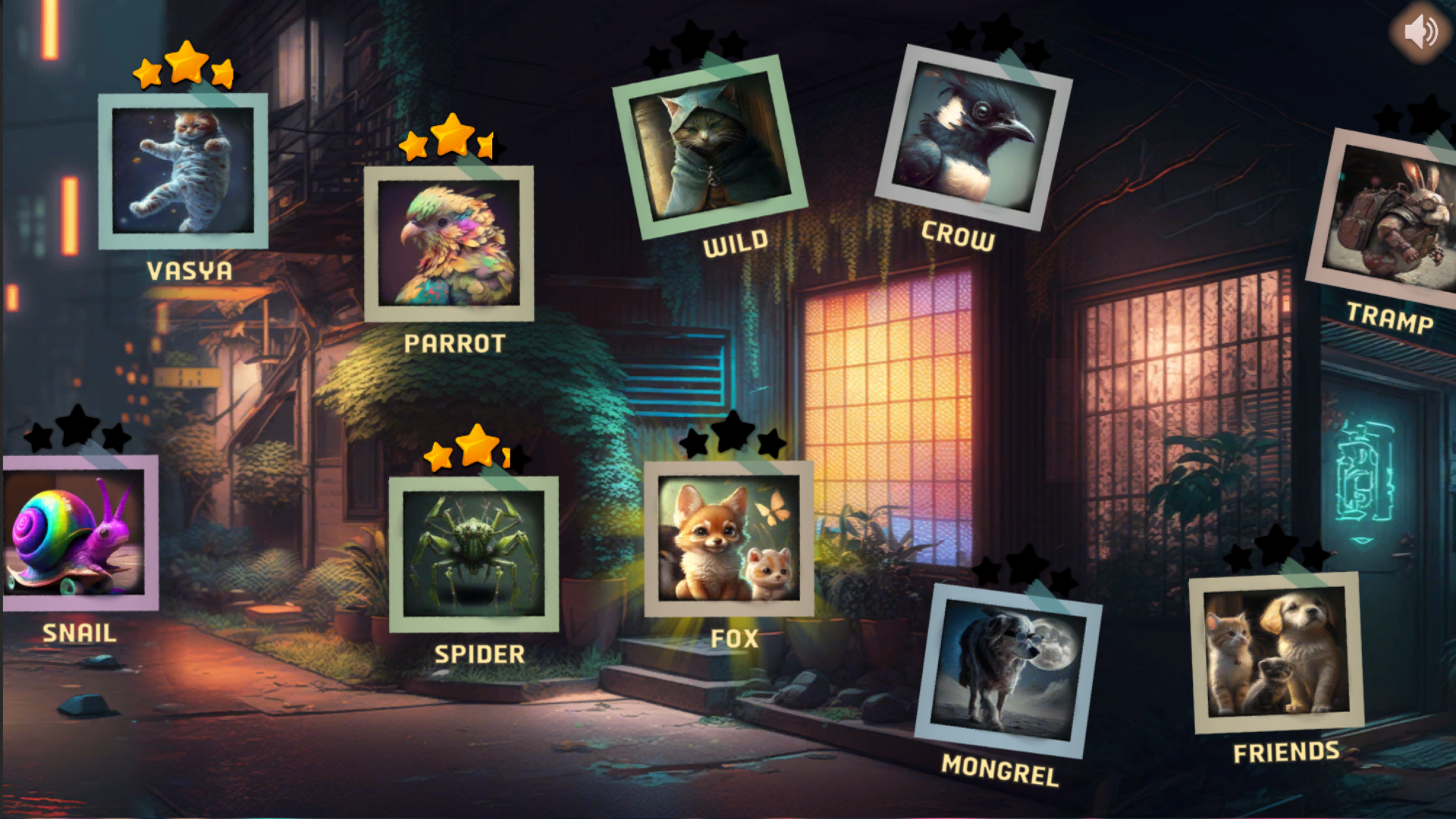Image resolution: width=1456 pixels, height=819 pixels.
Task: Select the Vasya cat puzzle
Action: pos(183,171)
